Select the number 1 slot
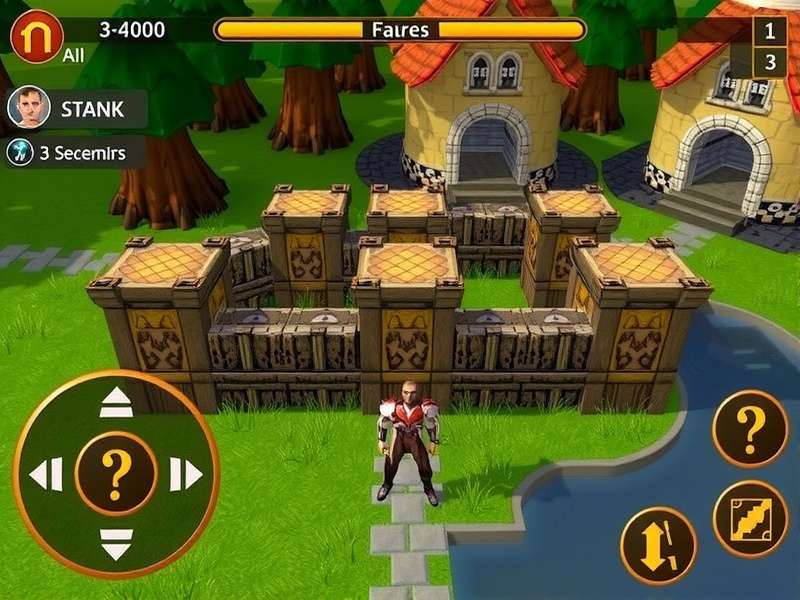This screenshot has height=600, width=800. pyautogui.click(x=769, y=31)
